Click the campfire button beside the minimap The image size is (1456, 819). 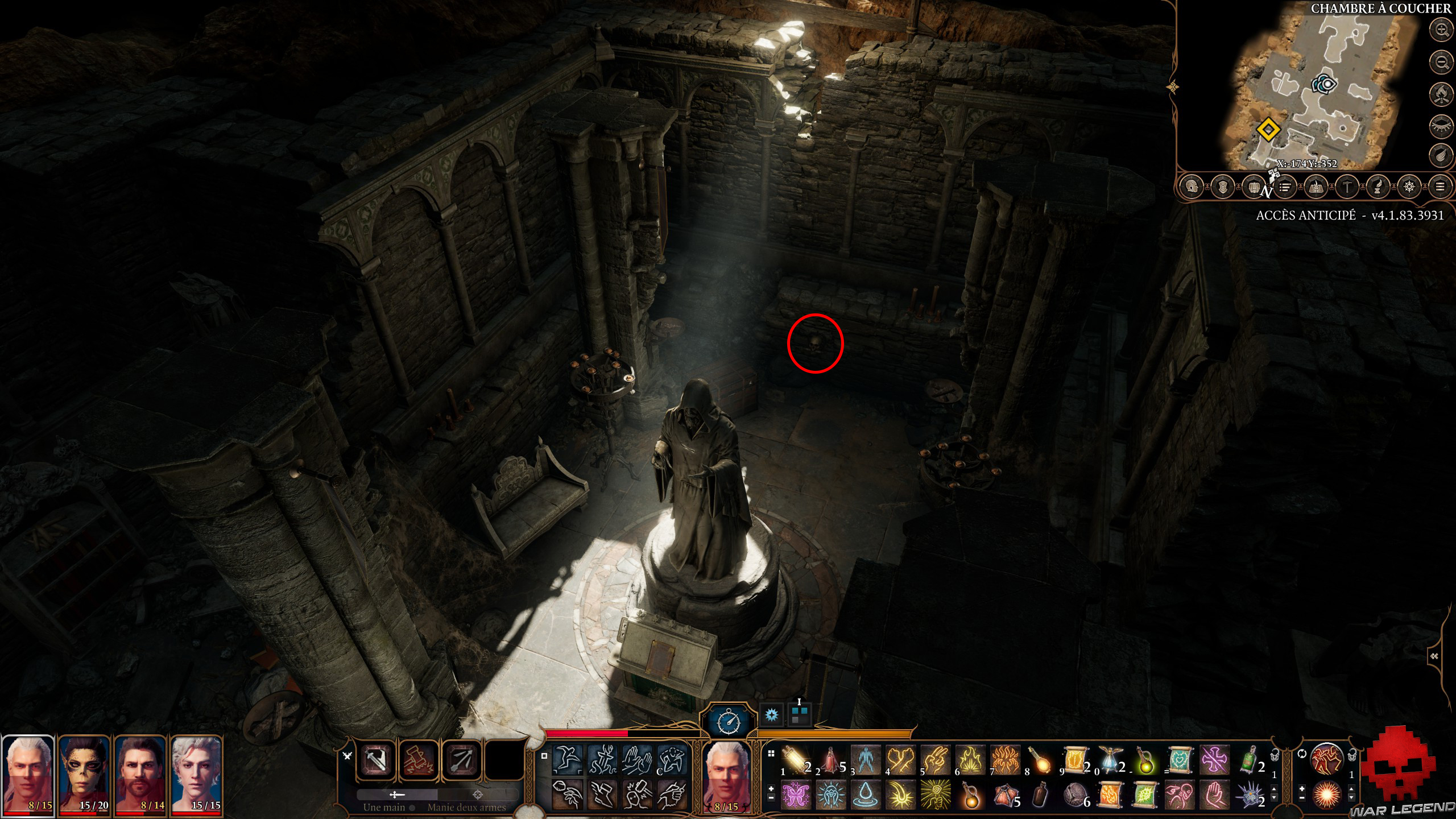[x=1442, y=94]
